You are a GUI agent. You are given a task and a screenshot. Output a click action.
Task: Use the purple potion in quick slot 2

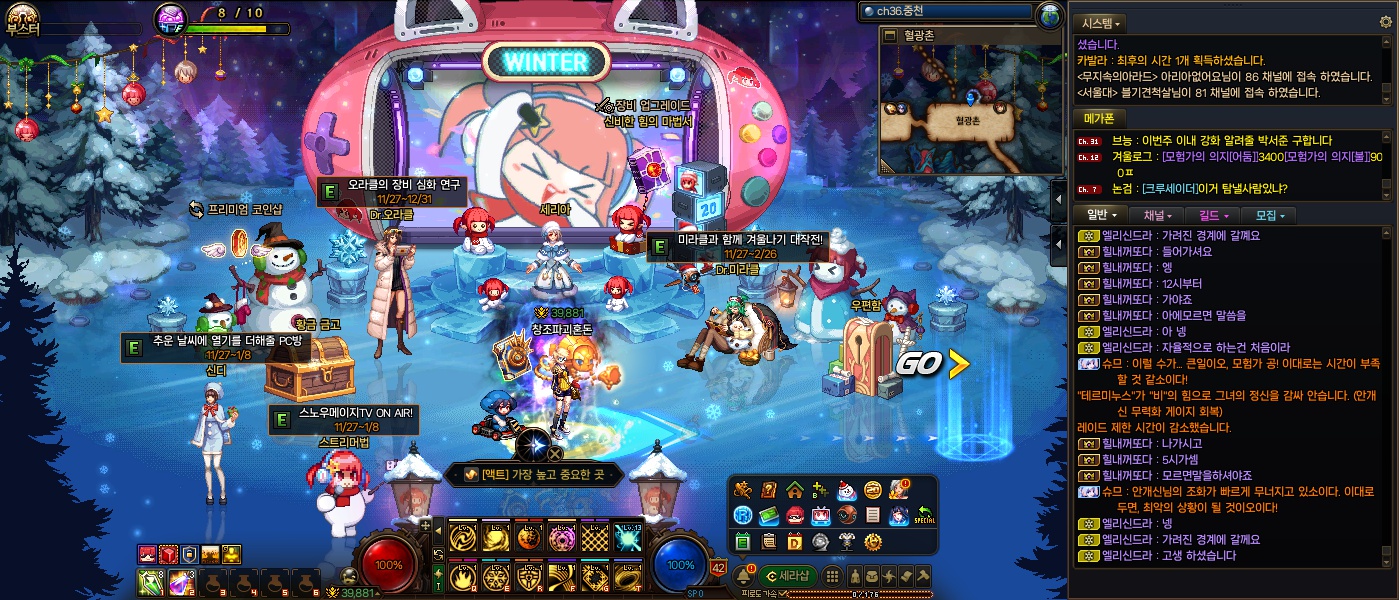click(x=181, y=582)
